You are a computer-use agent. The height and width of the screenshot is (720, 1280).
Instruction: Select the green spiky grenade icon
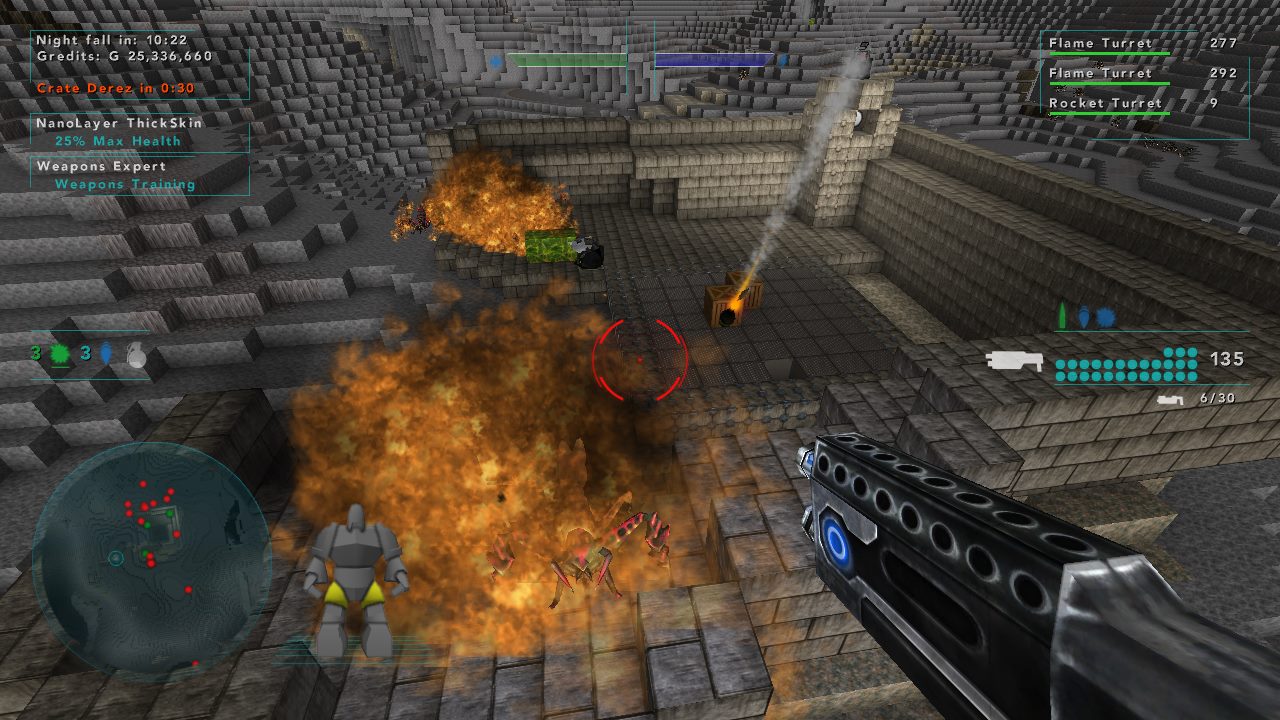click(59, 354)
